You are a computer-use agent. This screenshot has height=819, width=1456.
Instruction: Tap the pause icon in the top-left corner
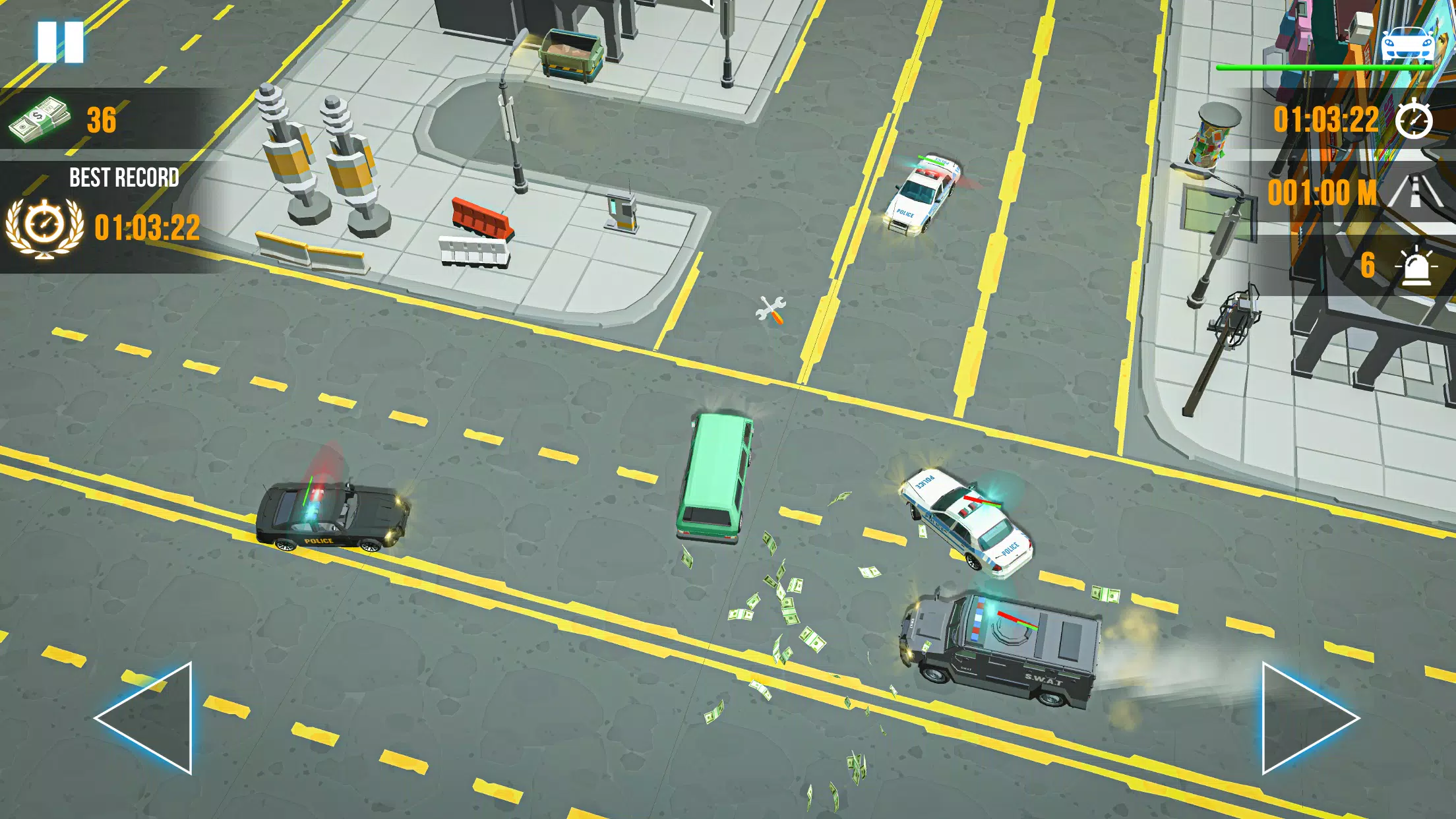tap(63, 42)
